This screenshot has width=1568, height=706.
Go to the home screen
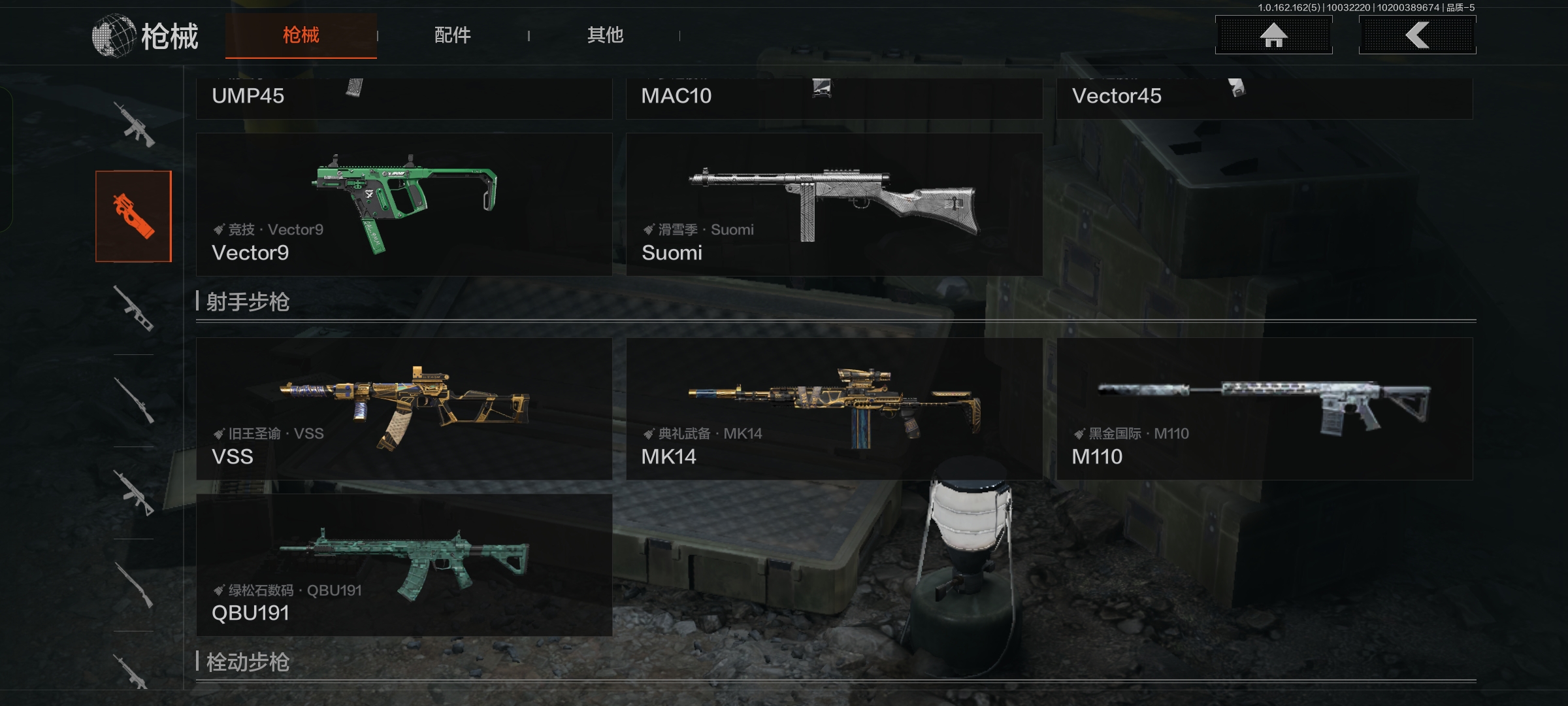[x=1273, y=35]
